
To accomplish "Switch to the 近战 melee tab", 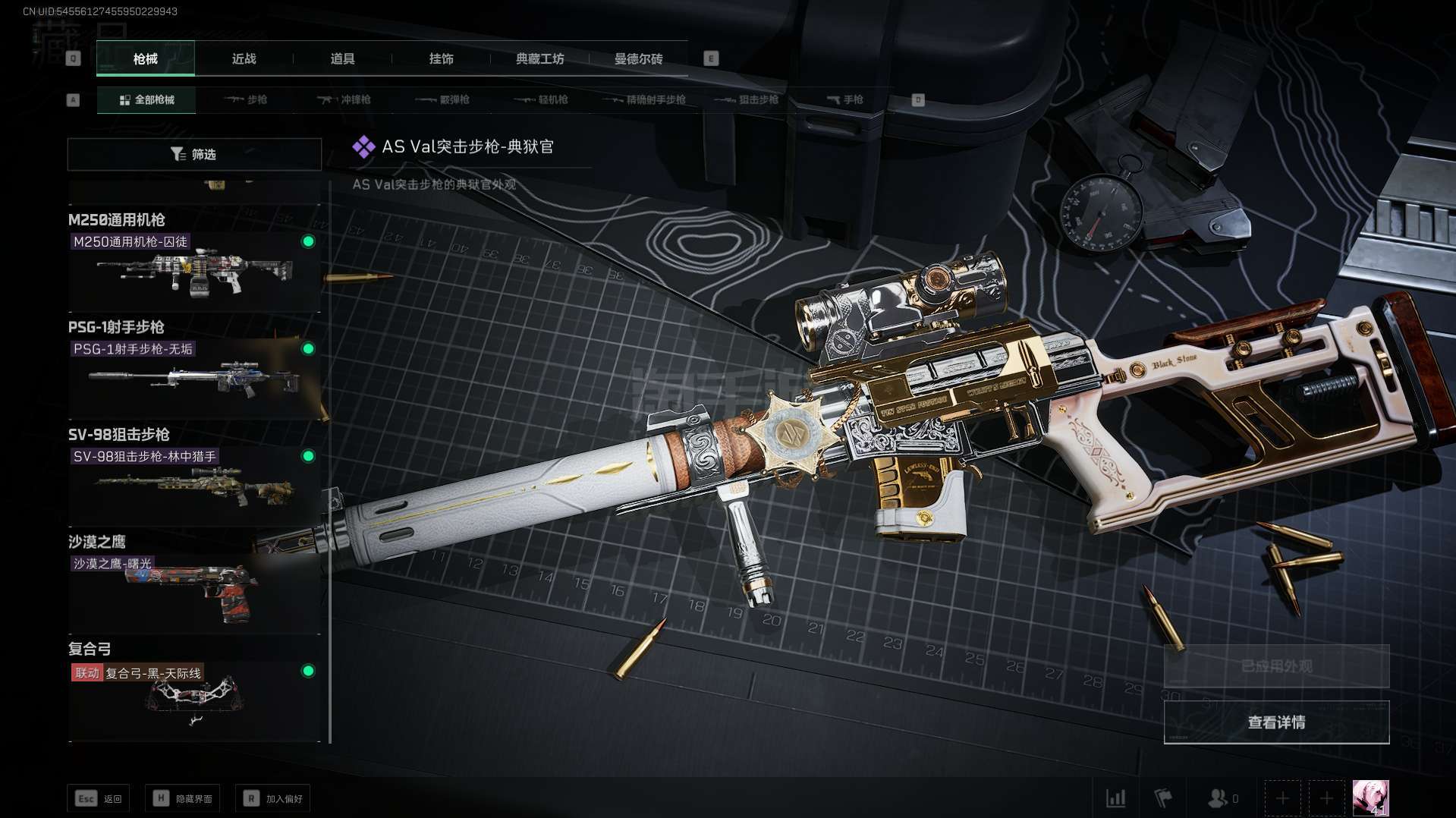I will coord(244,59).
